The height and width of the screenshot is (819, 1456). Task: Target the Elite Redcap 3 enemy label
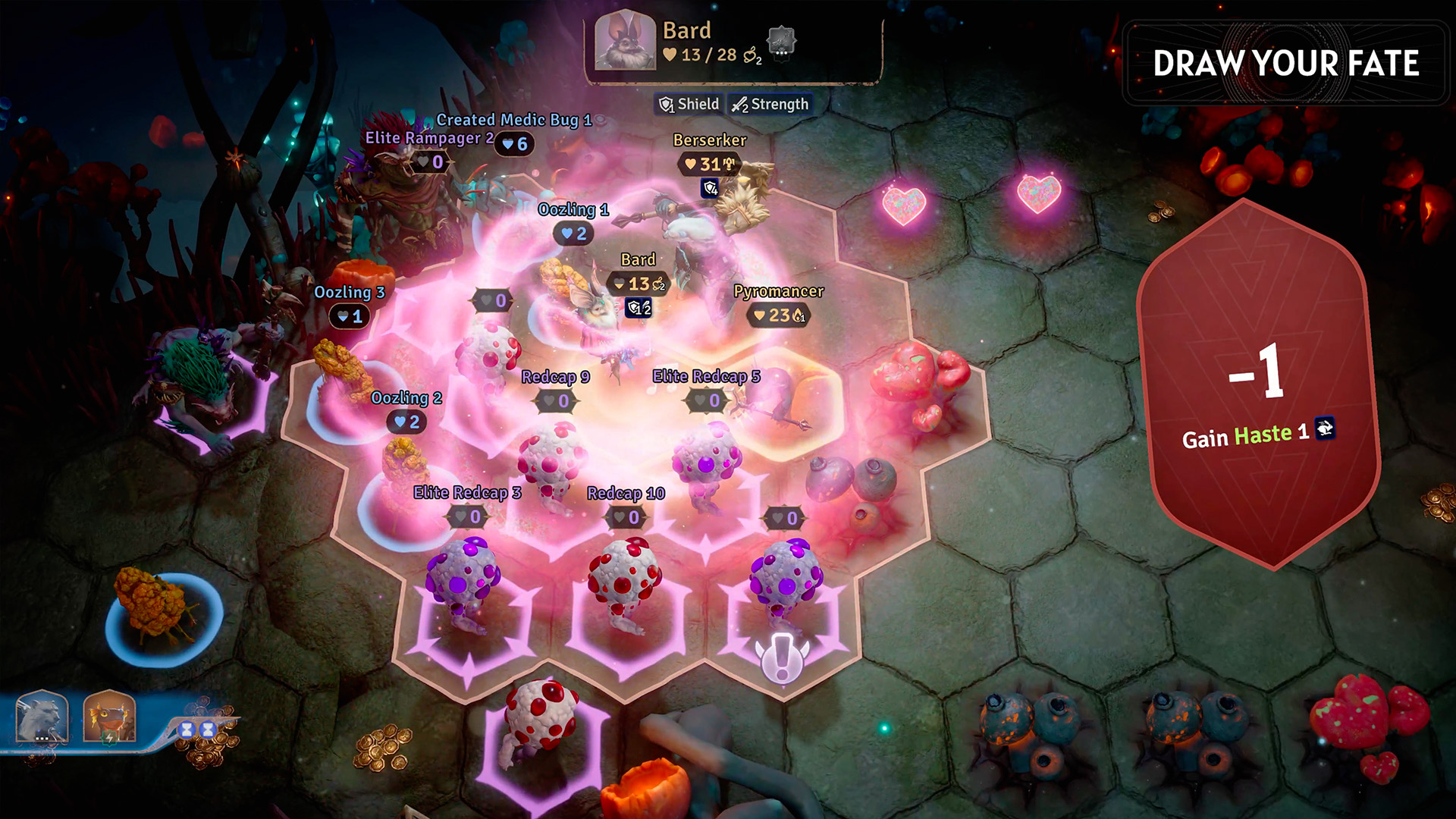pos(467,493)
